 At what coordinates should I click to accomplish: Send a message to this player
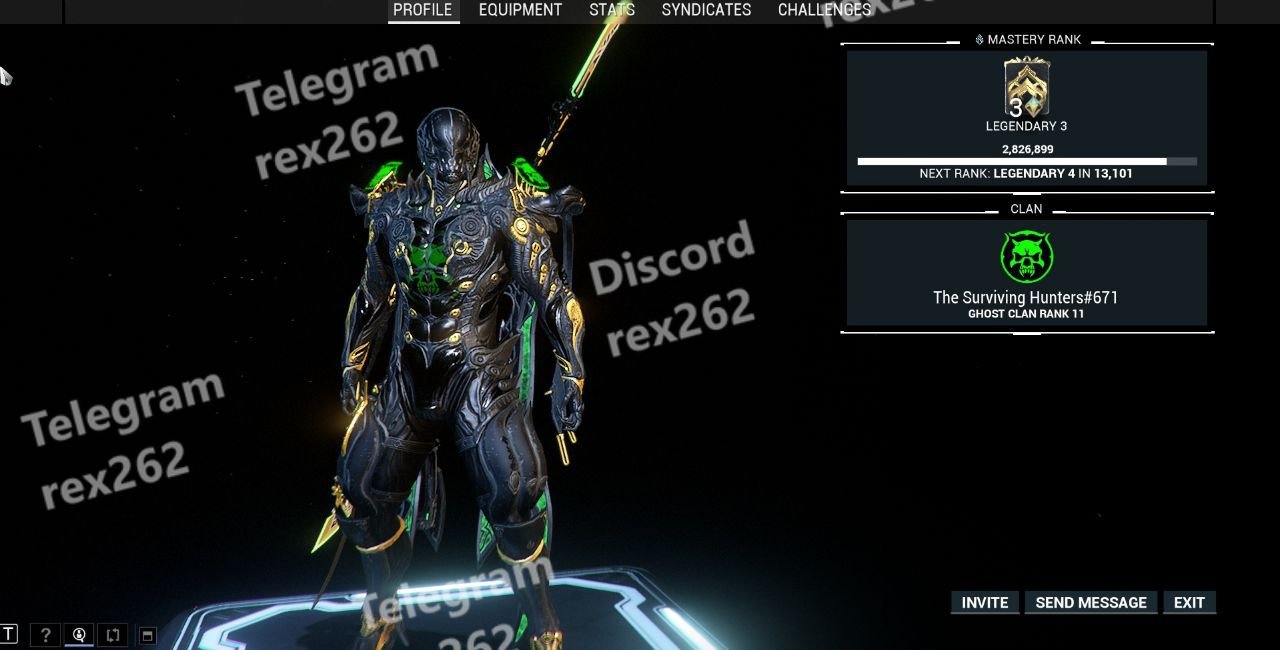(1091, 602)
